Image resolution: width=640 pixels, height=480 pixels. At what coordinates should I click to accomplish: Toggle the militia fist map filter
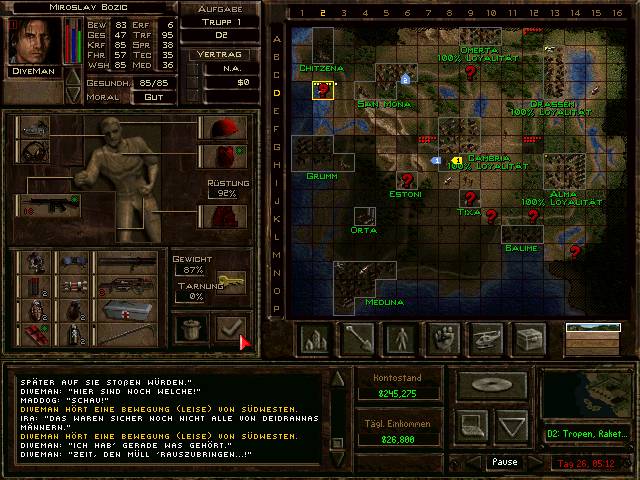tap(444, 340)
